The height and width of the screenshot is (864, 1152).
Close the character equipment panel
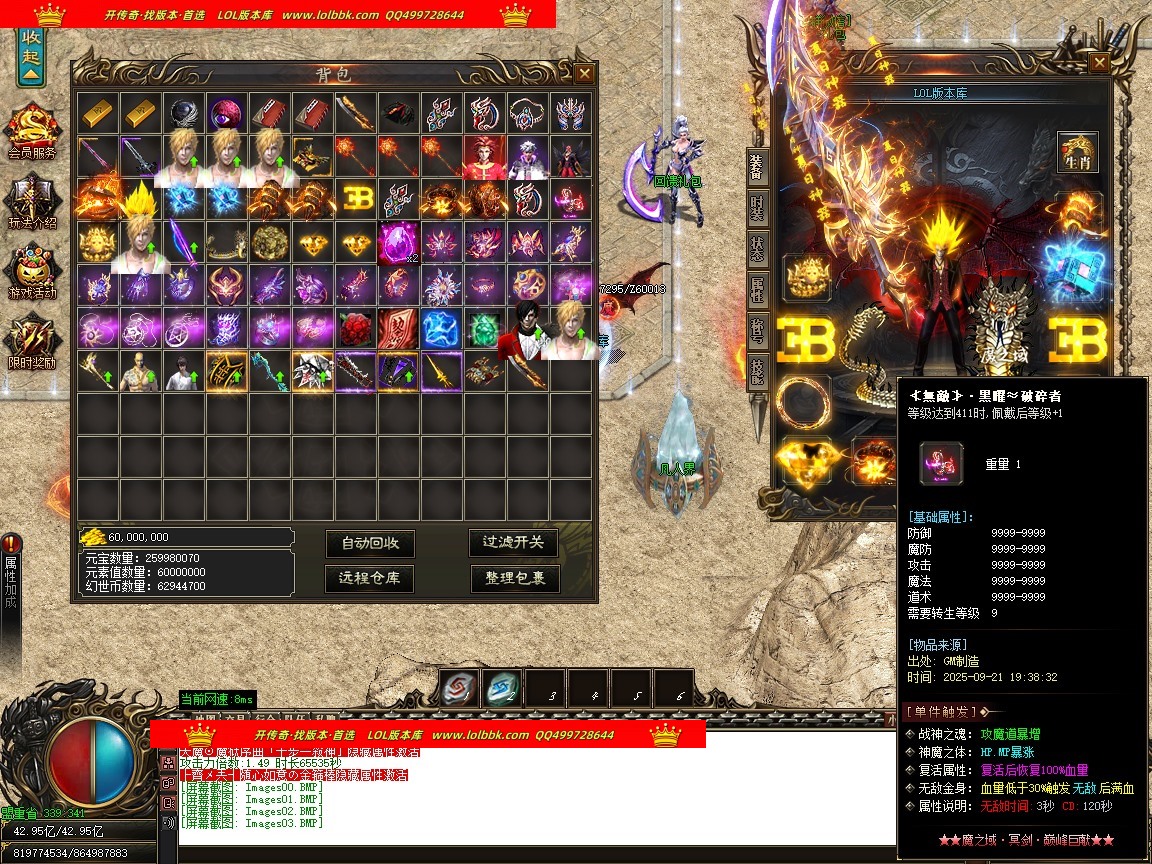click(x=1099, y=63)
